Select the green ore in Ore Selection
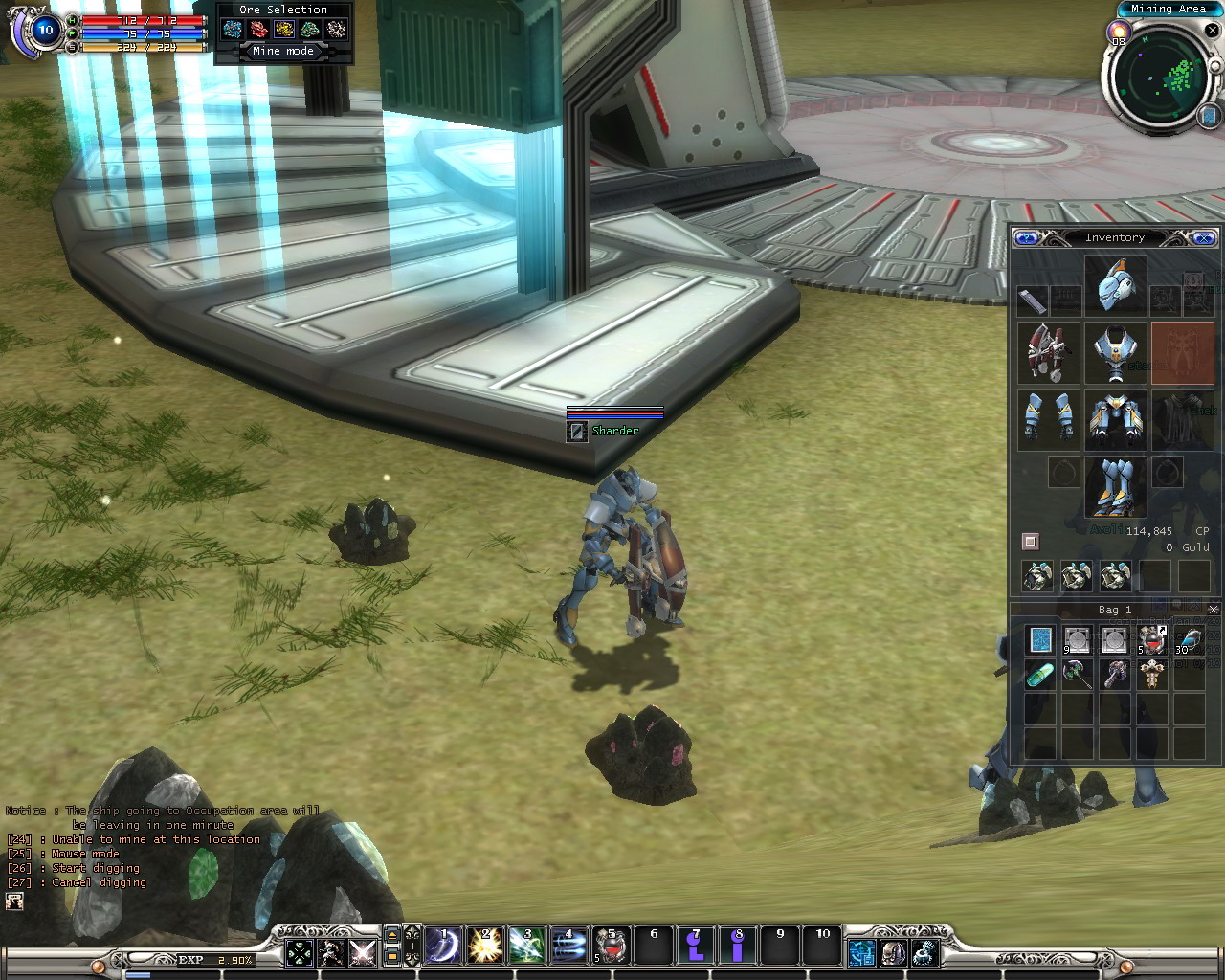The width and height of the screenshot is (1225, 980). [x=310, y=30]
